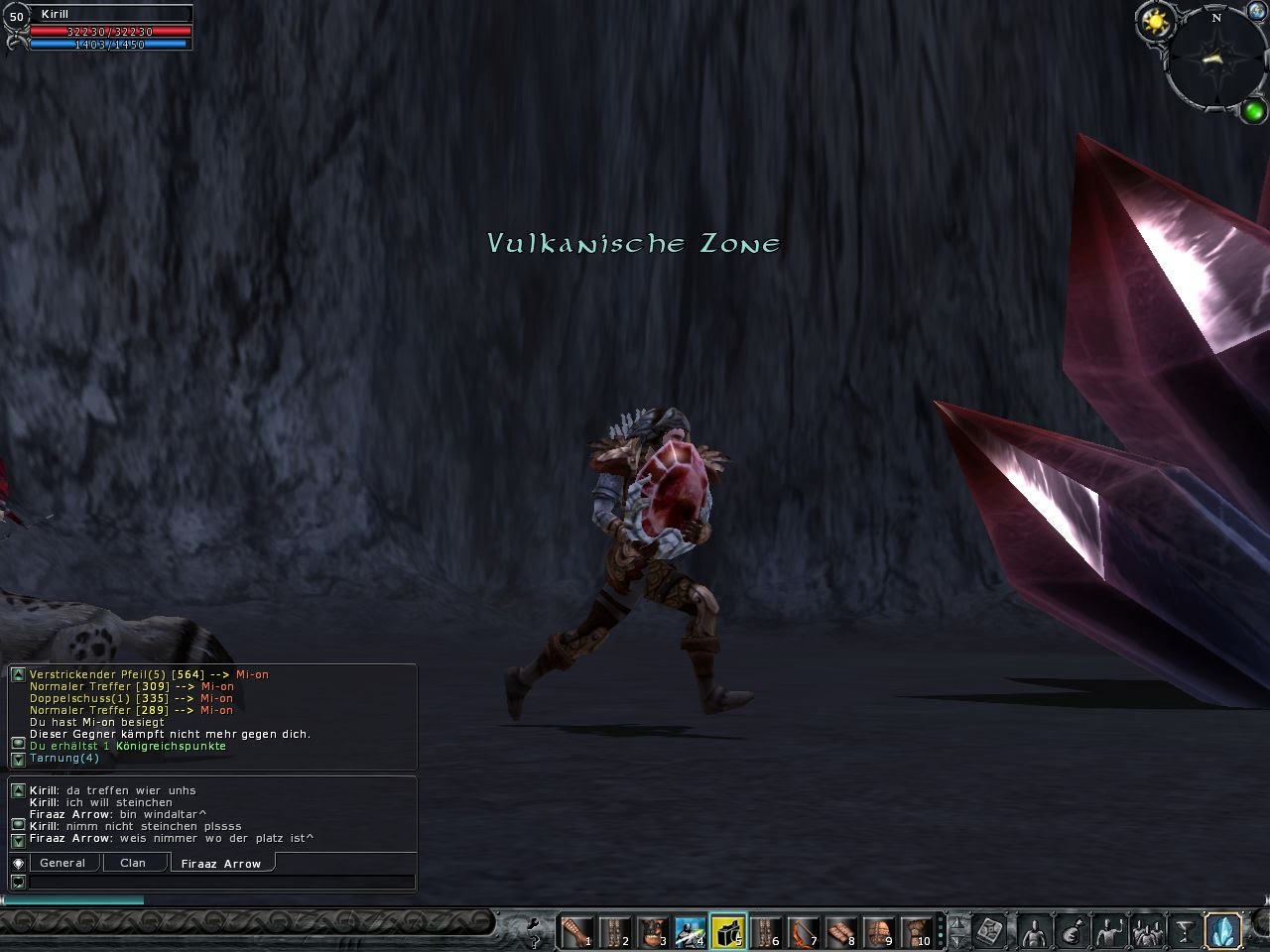Open the party group panel icon
This screenshot has width=1270, height=952.
point(1148,931)
